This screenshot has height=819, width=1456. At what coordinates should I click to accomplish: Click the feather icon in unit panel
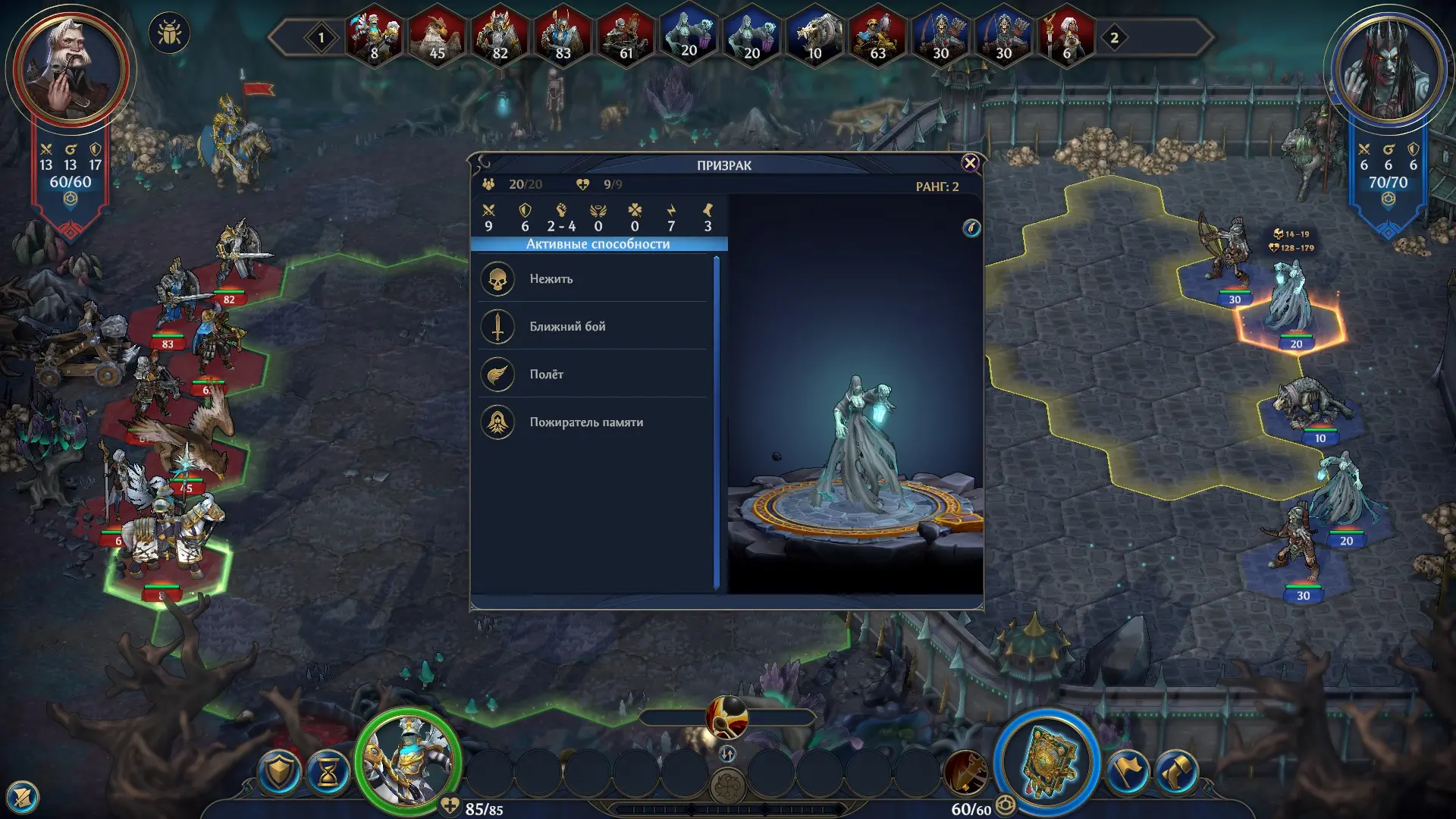coord(971,228)
